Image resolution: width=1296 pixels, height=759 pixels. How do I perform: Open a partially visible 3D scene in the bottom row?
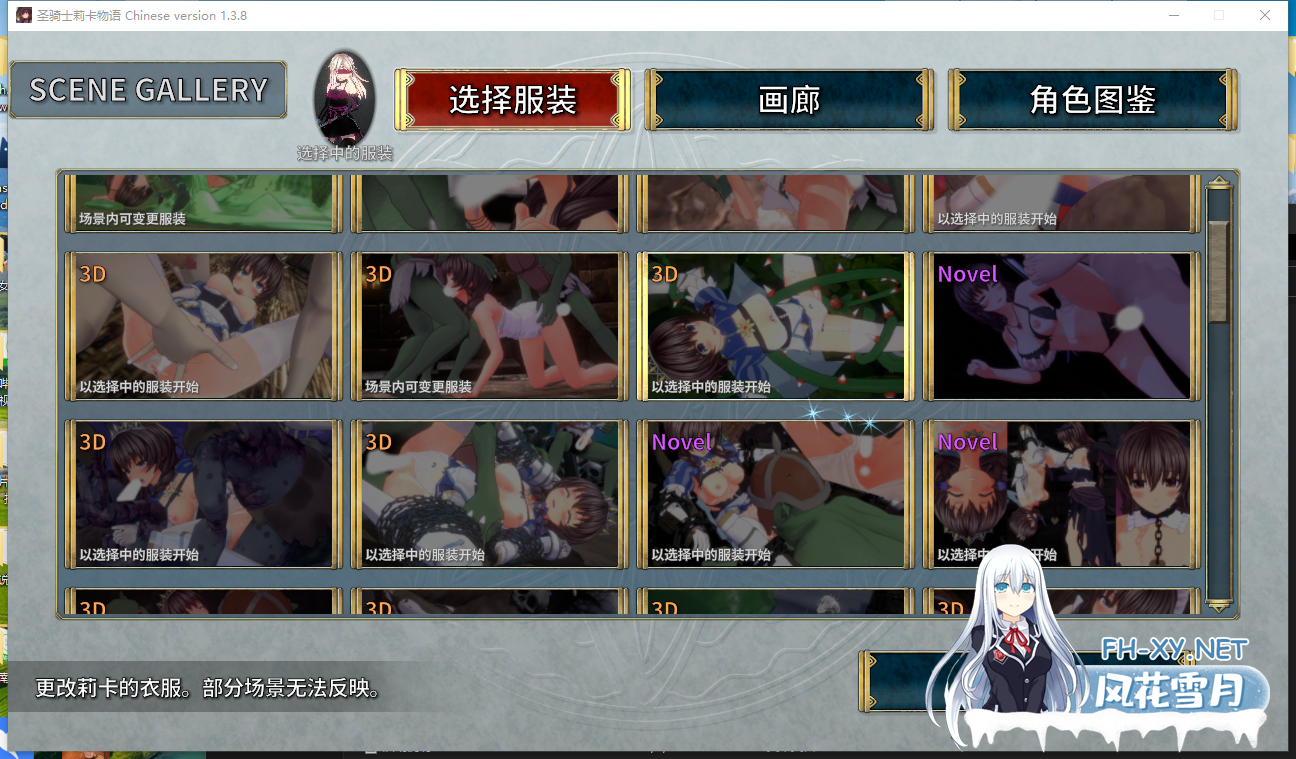pyautogui.click(x=202, y=605)
